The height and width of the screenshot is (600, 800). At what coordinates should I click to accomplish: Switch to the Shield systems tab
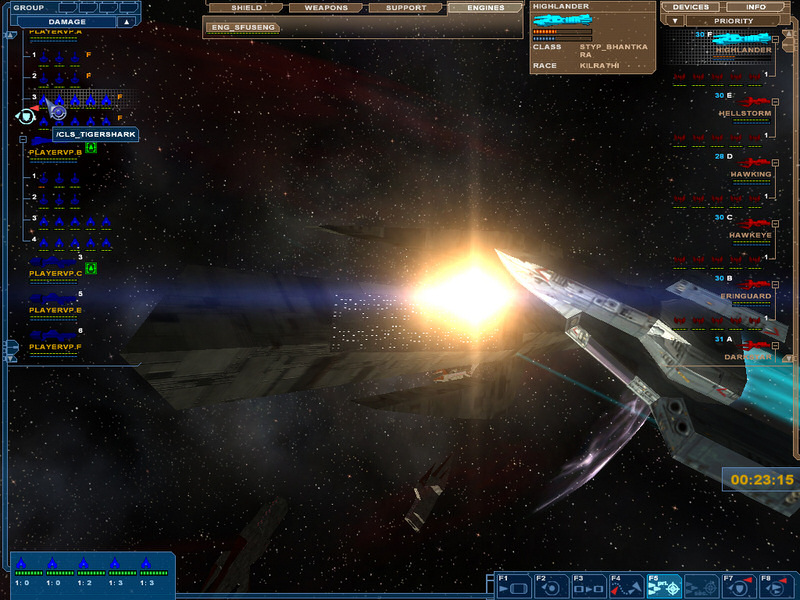click(x=247, y=8)
